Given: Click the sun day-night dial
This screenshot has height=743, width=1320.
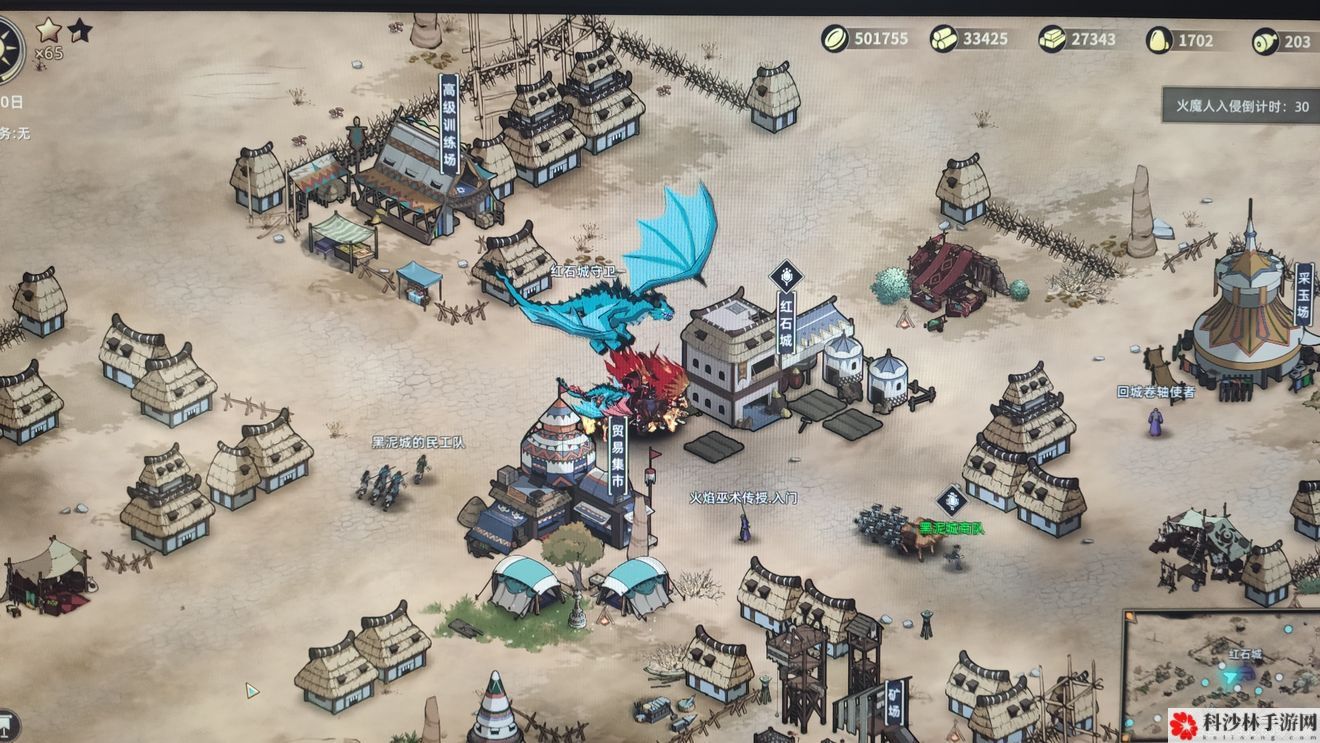Looking at the screenshot, I should (x=8, y=44).
